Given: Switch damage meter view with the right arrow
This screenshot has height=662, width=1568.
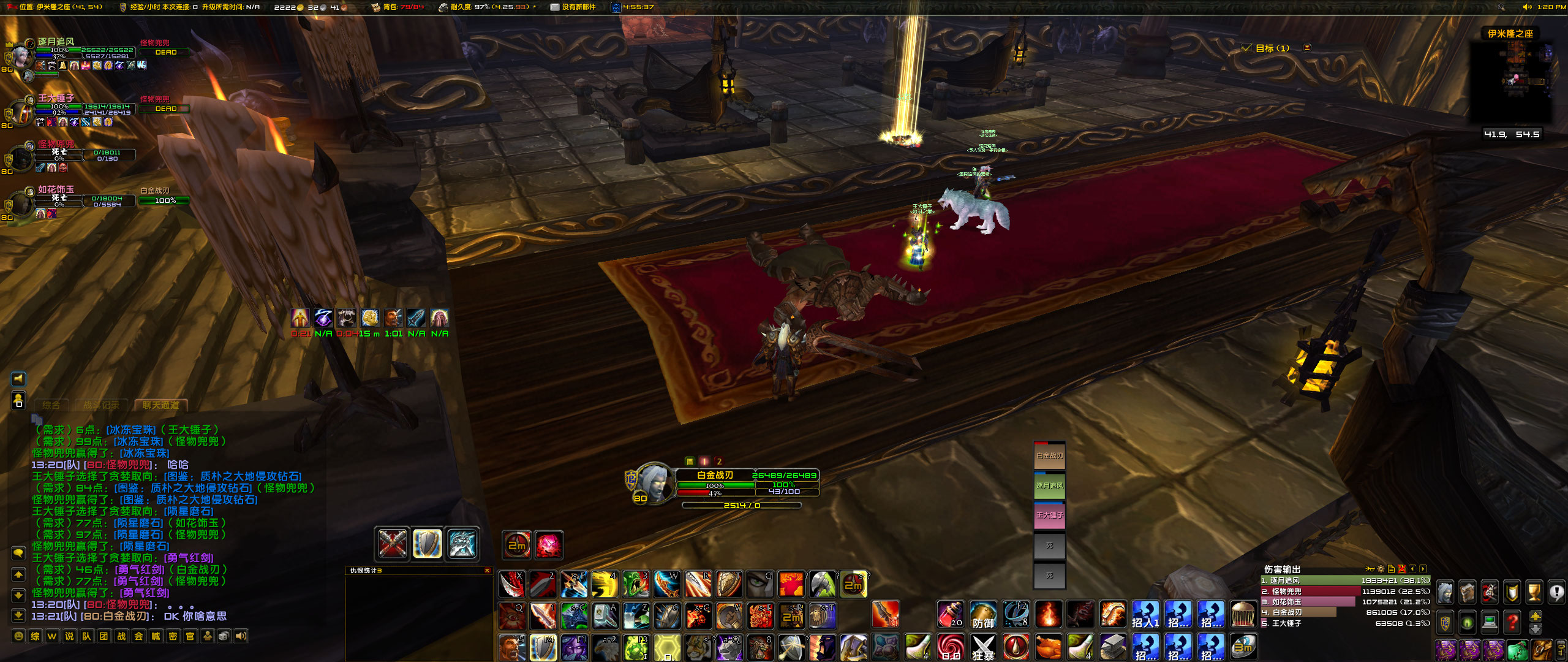Looking at the screenshot, I should (1423, 569).
